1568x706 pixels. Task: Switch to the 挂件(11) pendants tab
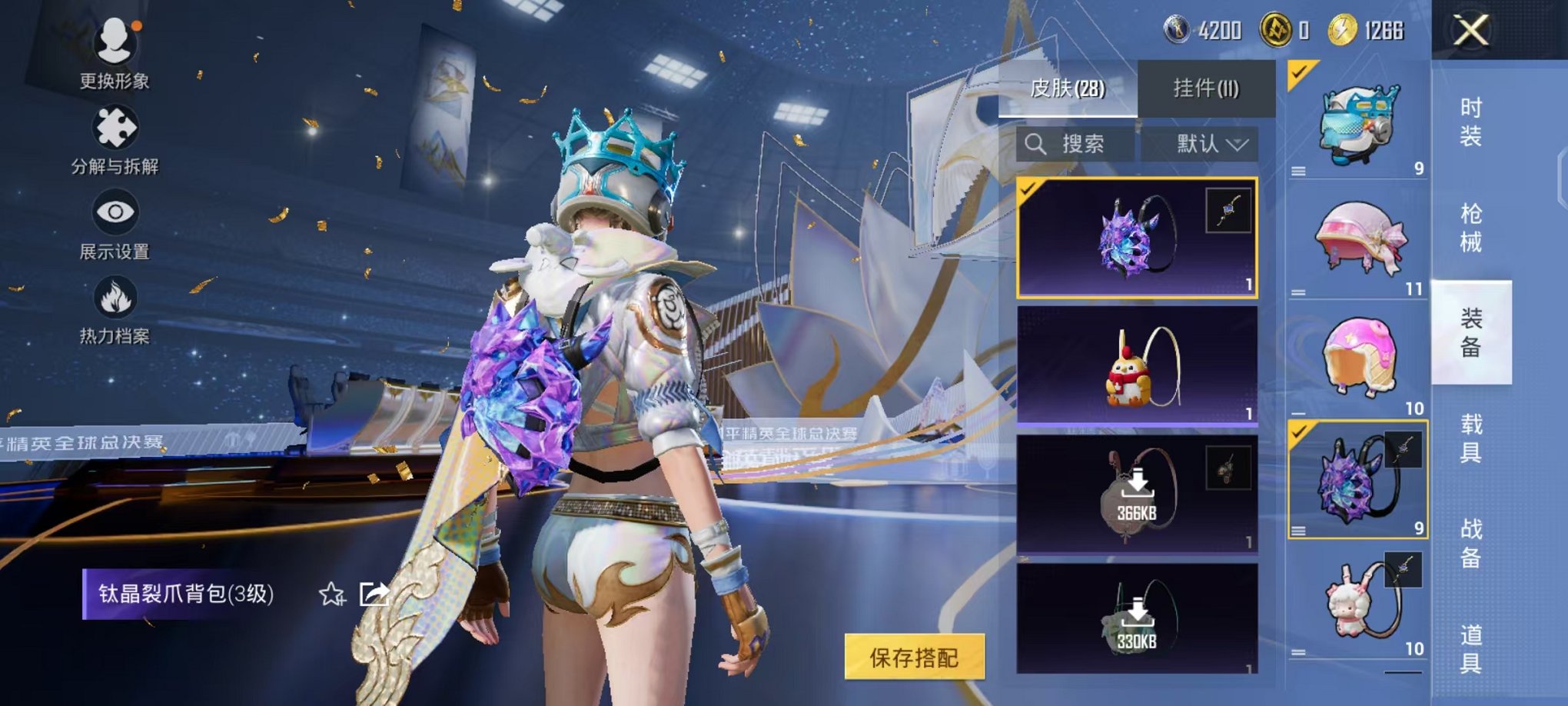pyautogui.click(x=1207, y=87)
